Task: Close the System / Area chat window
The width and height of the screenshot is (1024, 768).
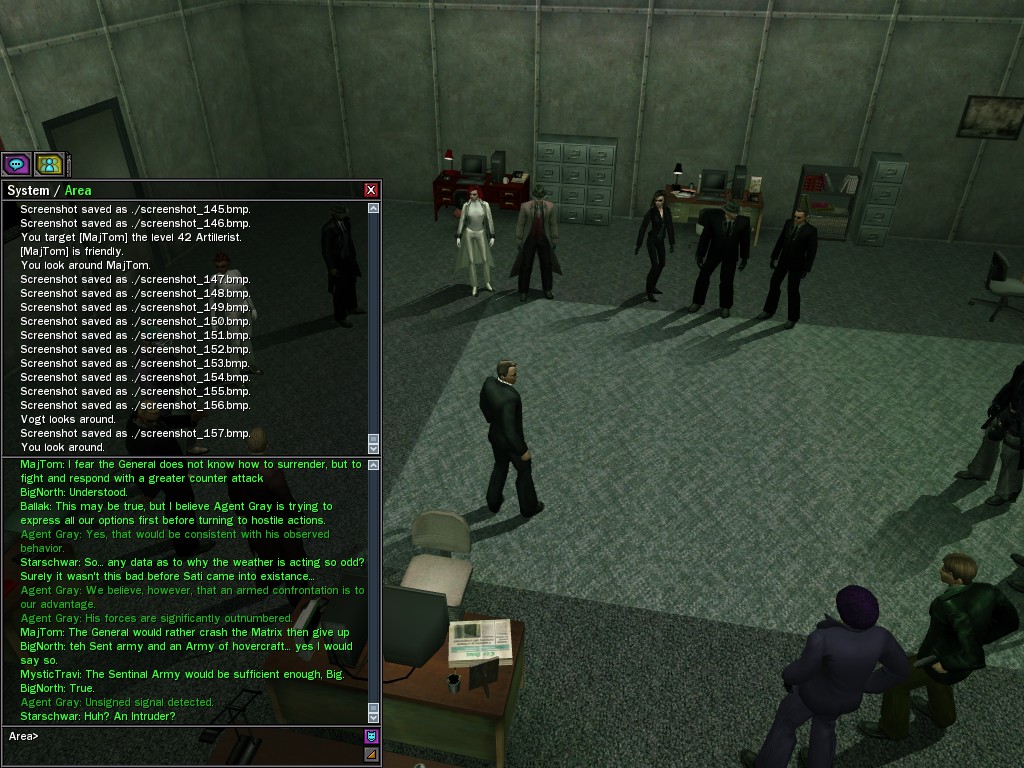Action: coord(371,190)
